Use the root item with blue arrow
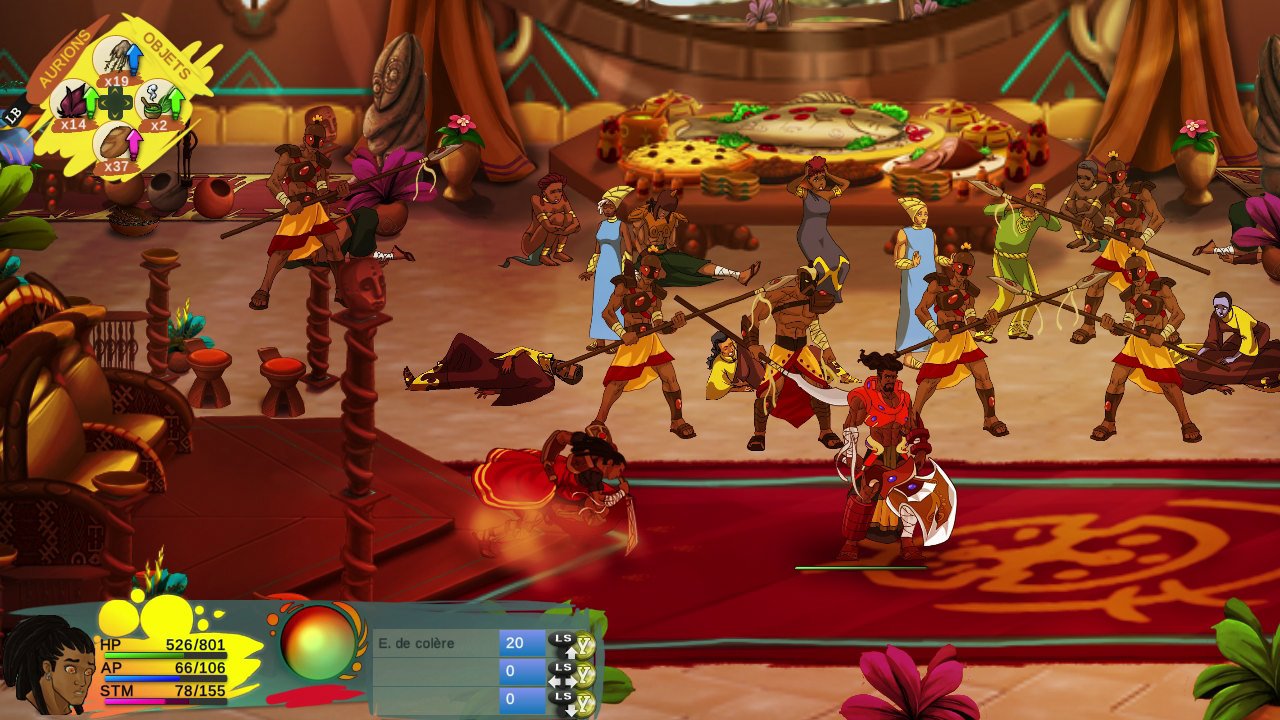 (x=118, y=57)
